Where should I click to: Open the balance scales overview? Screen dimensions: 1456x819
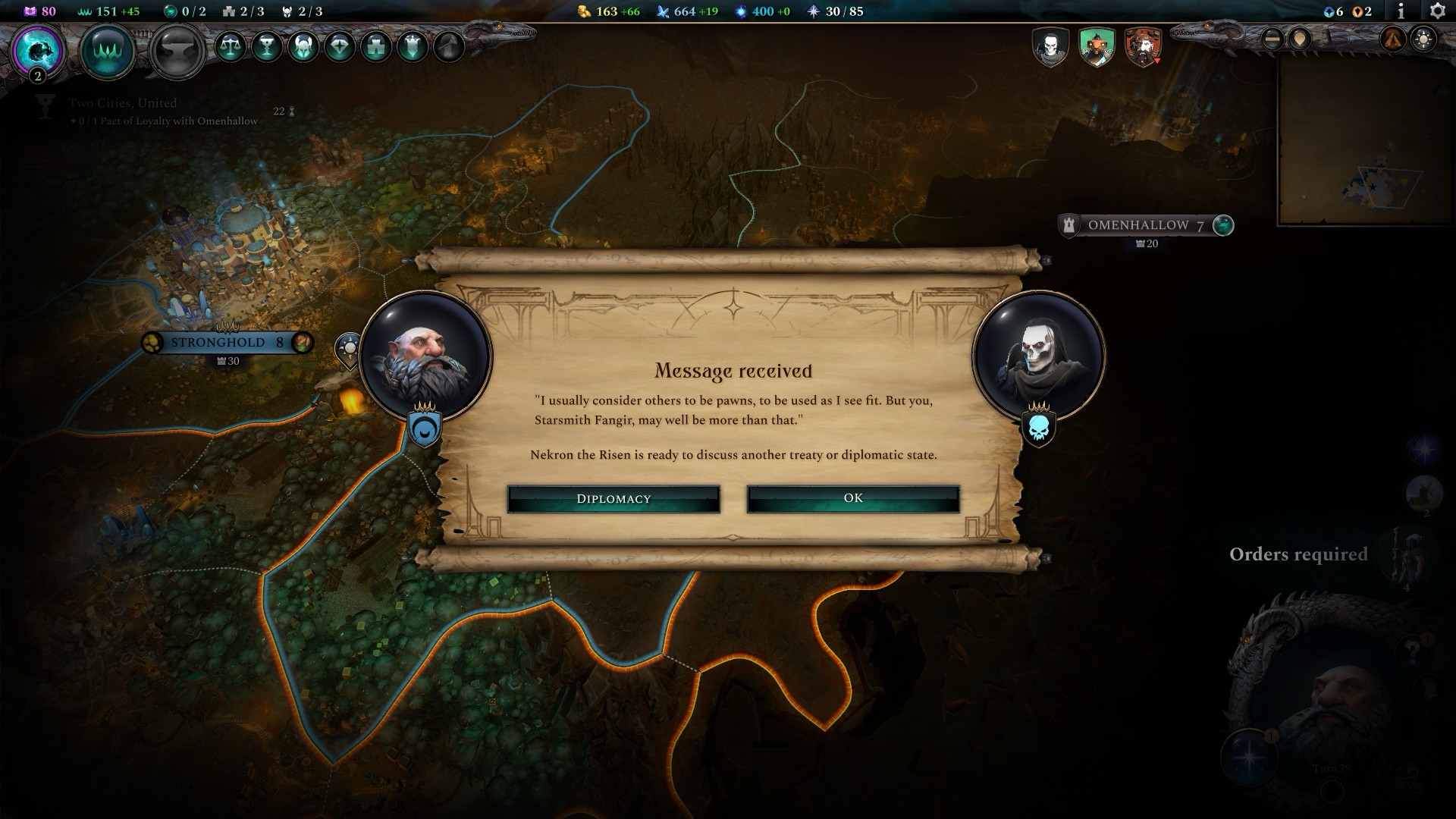230,47
